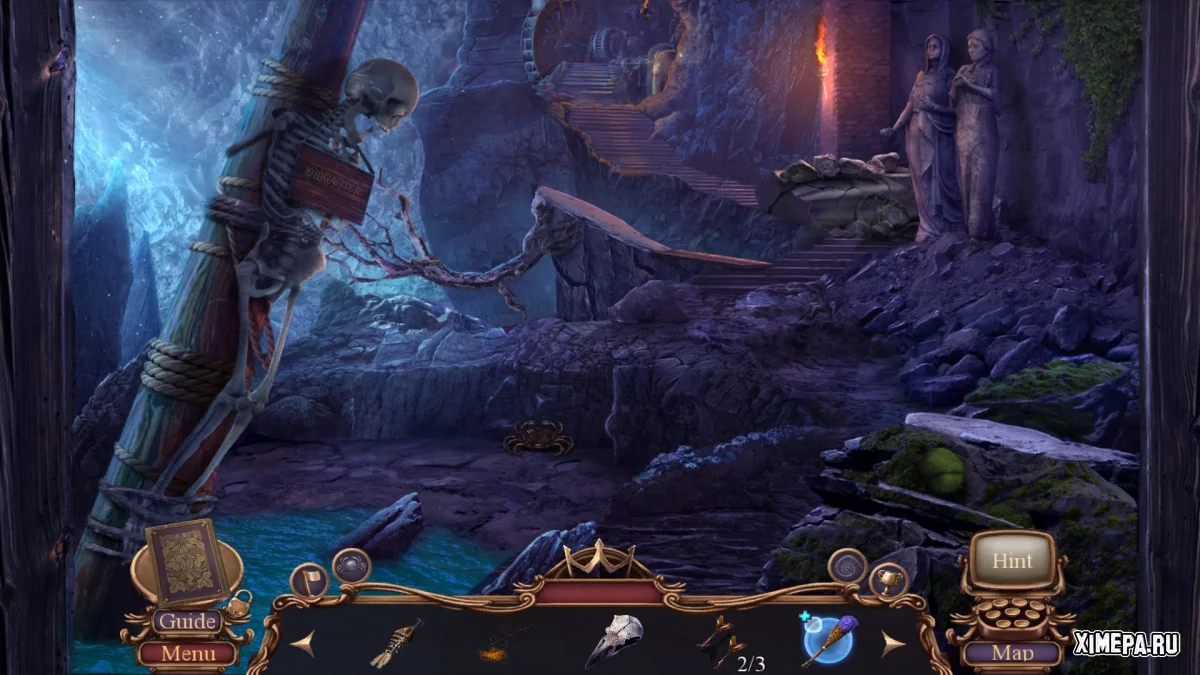Viewport: 1200px width, 675px height.
Task: Select the bird skull inventory item
Action: 614,640
